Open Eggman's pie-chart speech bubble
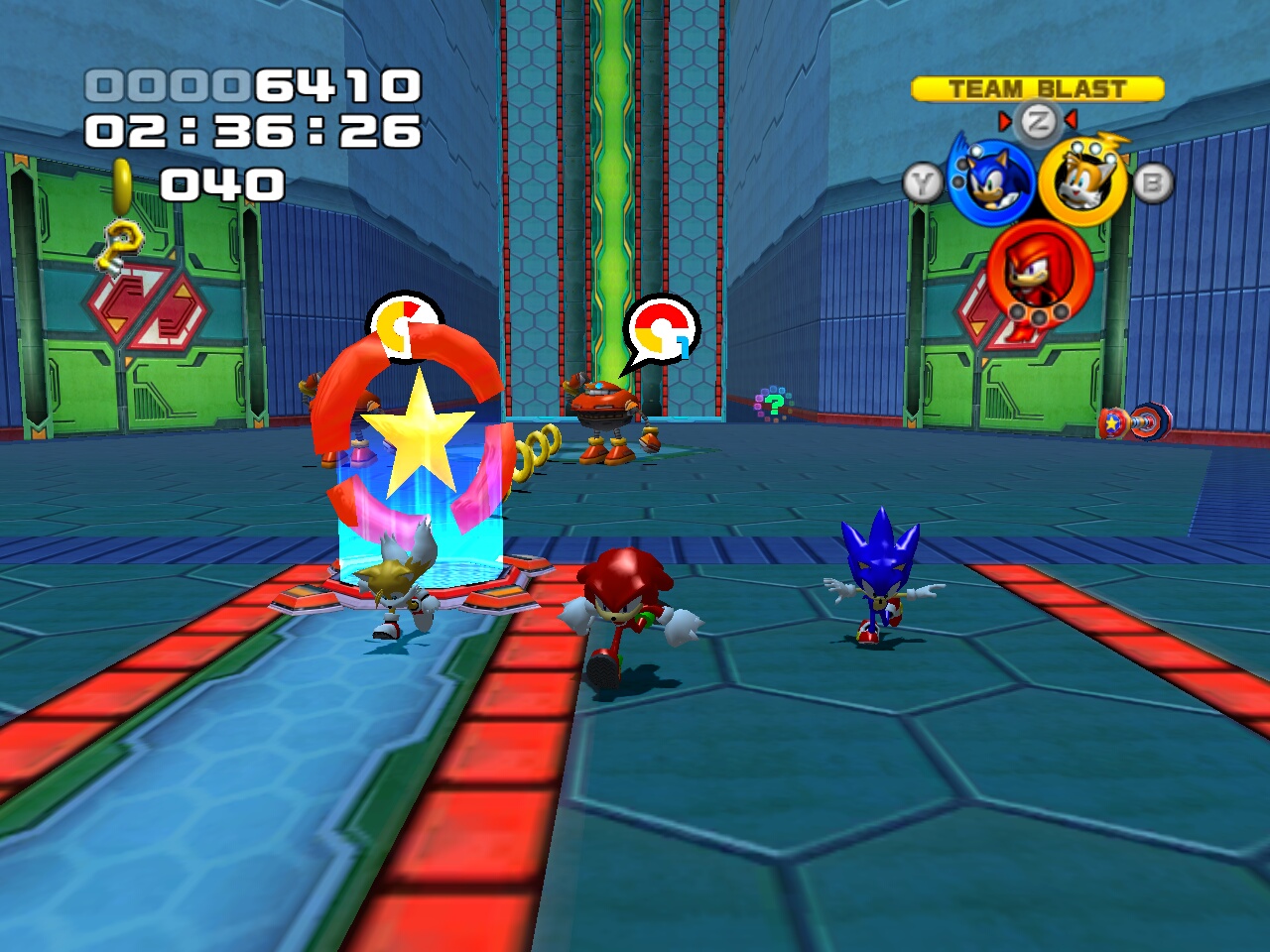 pyautogui.click(x=660, y=327)
